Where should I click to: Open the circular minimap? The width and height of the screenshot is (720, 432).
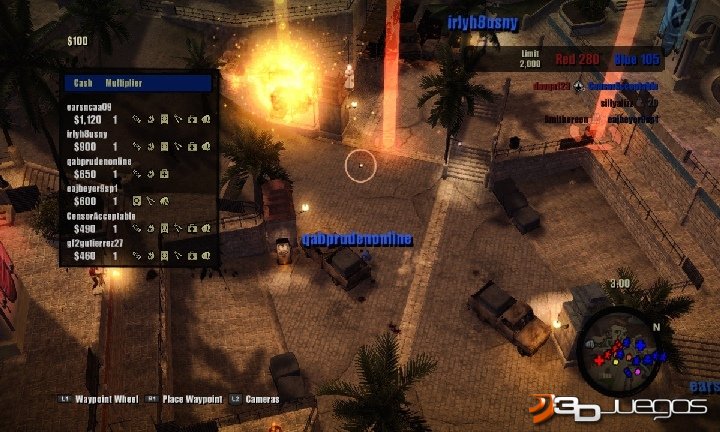pos(620,352)
